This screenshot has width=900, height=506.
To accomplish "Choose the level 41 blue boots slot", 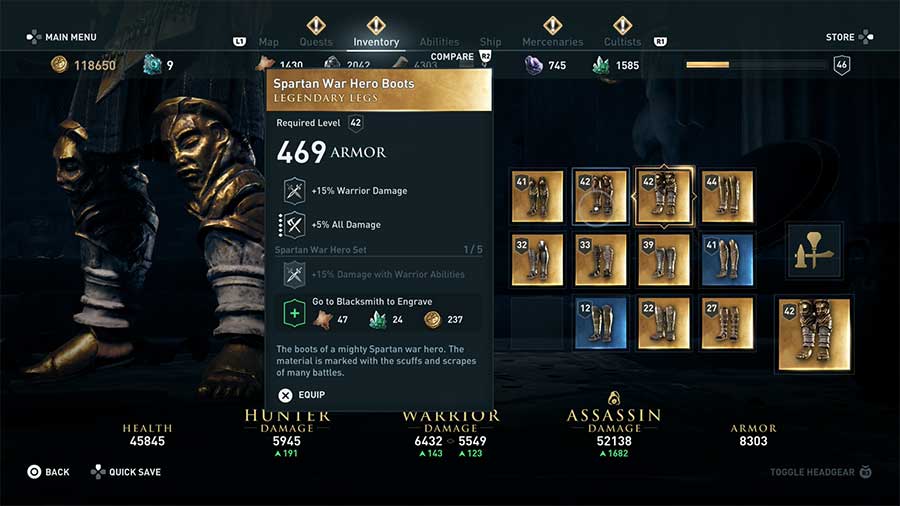I will point(728,260).
